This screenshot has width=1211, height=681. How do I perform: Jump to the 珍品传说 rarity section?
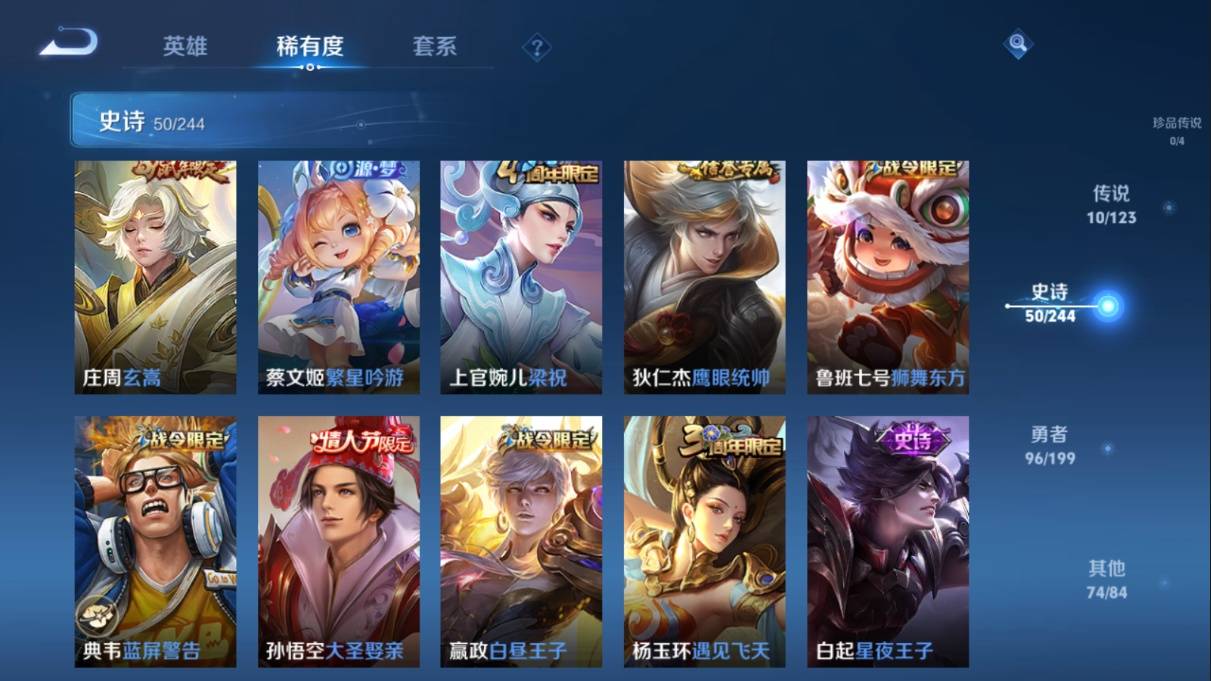(x=1176, y=129)
